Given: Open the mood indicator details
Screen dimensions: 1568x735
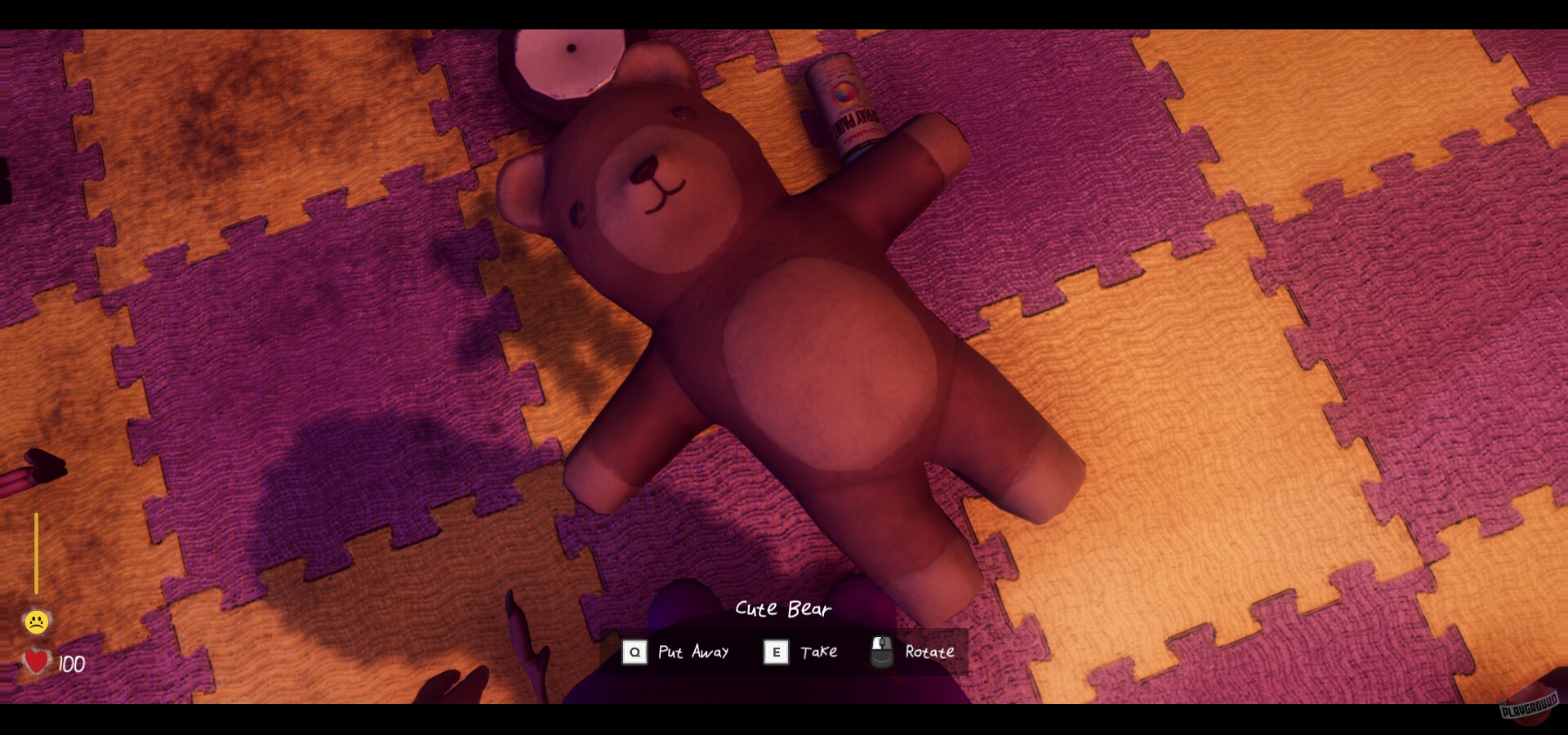Looking at the screenshot, I should (37, 621).
